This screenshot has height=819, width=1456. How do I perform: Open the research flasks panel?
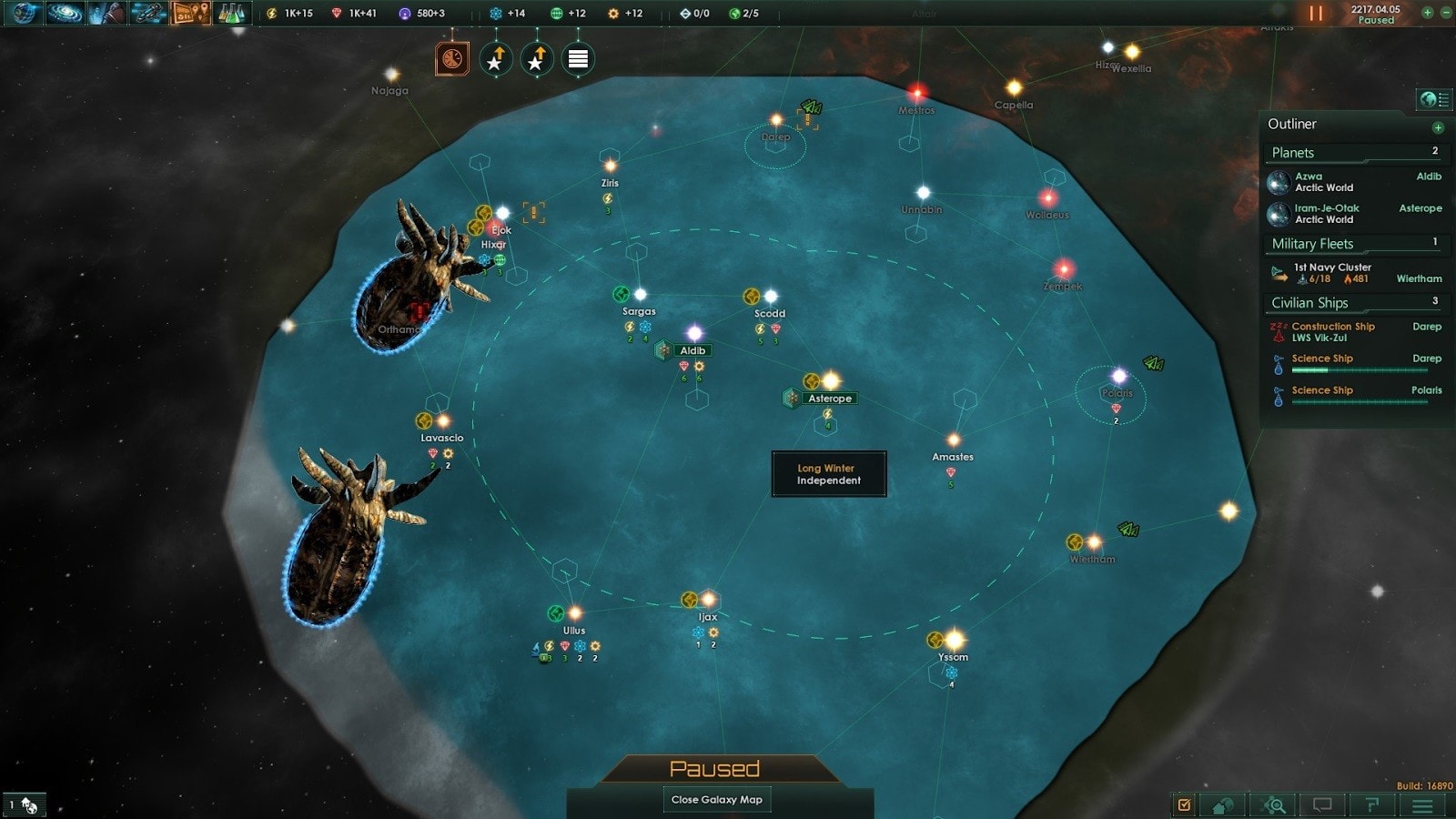pos(232,13)
